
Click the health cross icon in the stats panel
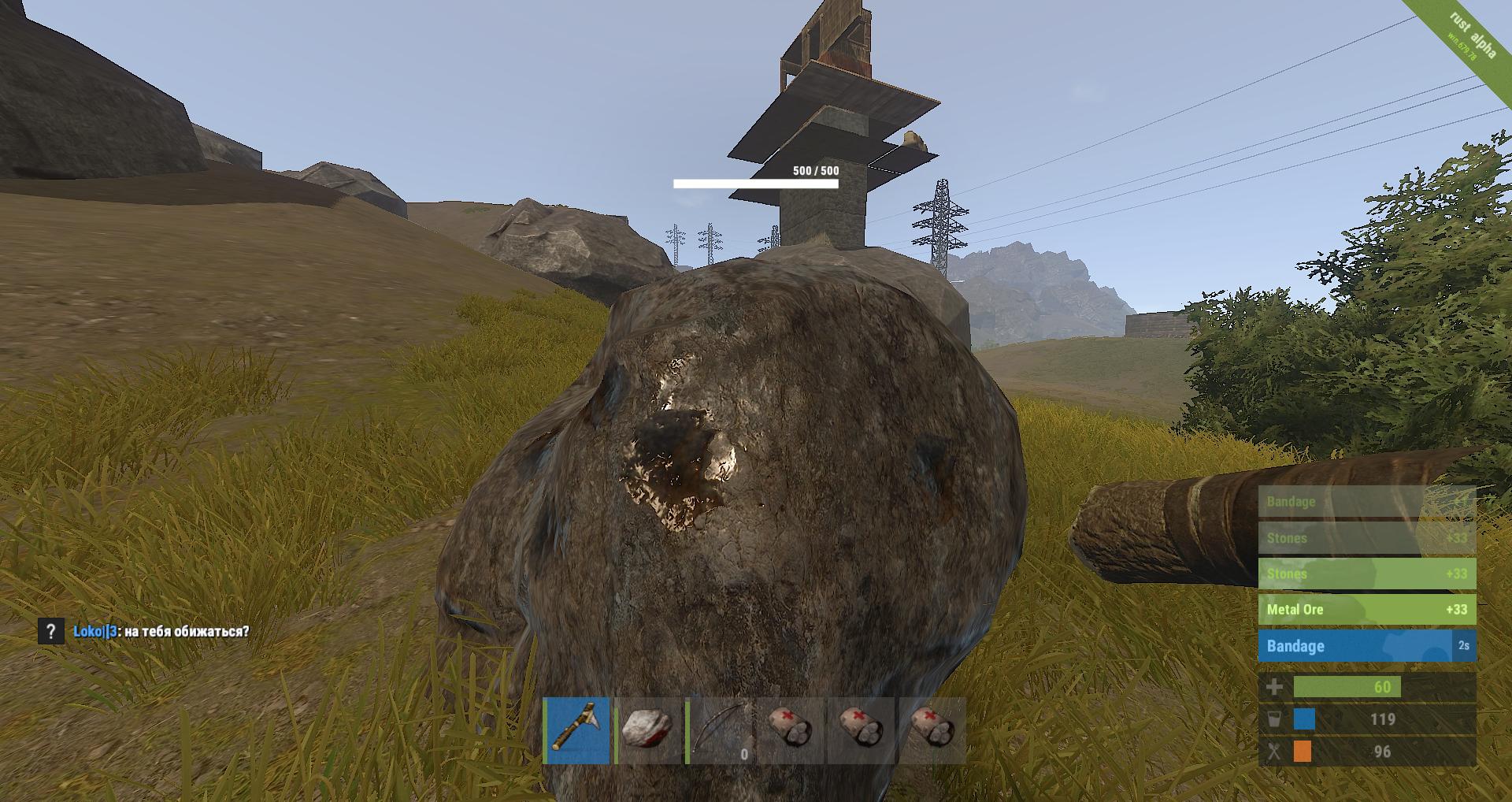point(1276,686)
